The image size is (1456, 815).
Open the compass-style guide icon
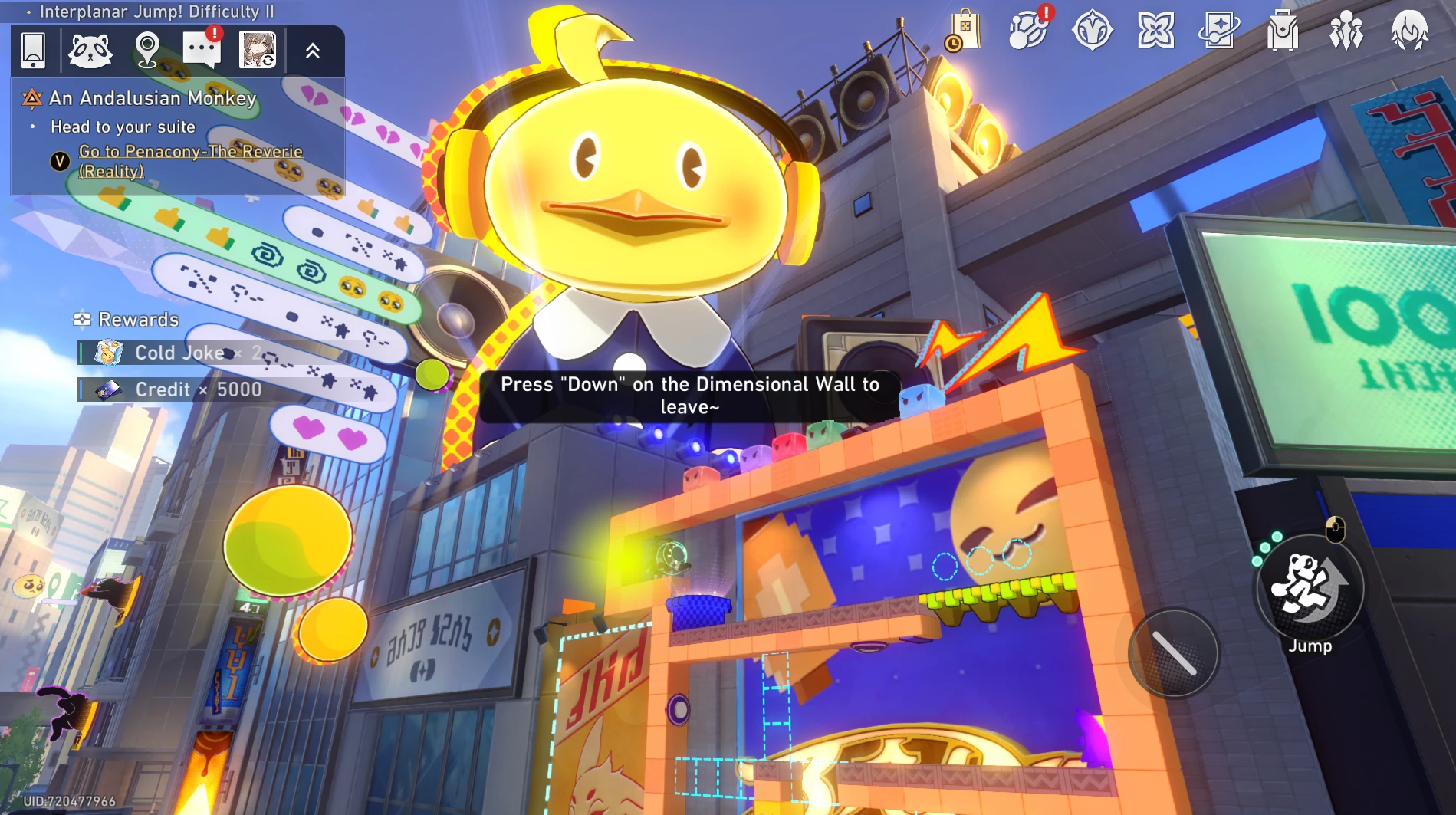click(x=1092, y=31)
